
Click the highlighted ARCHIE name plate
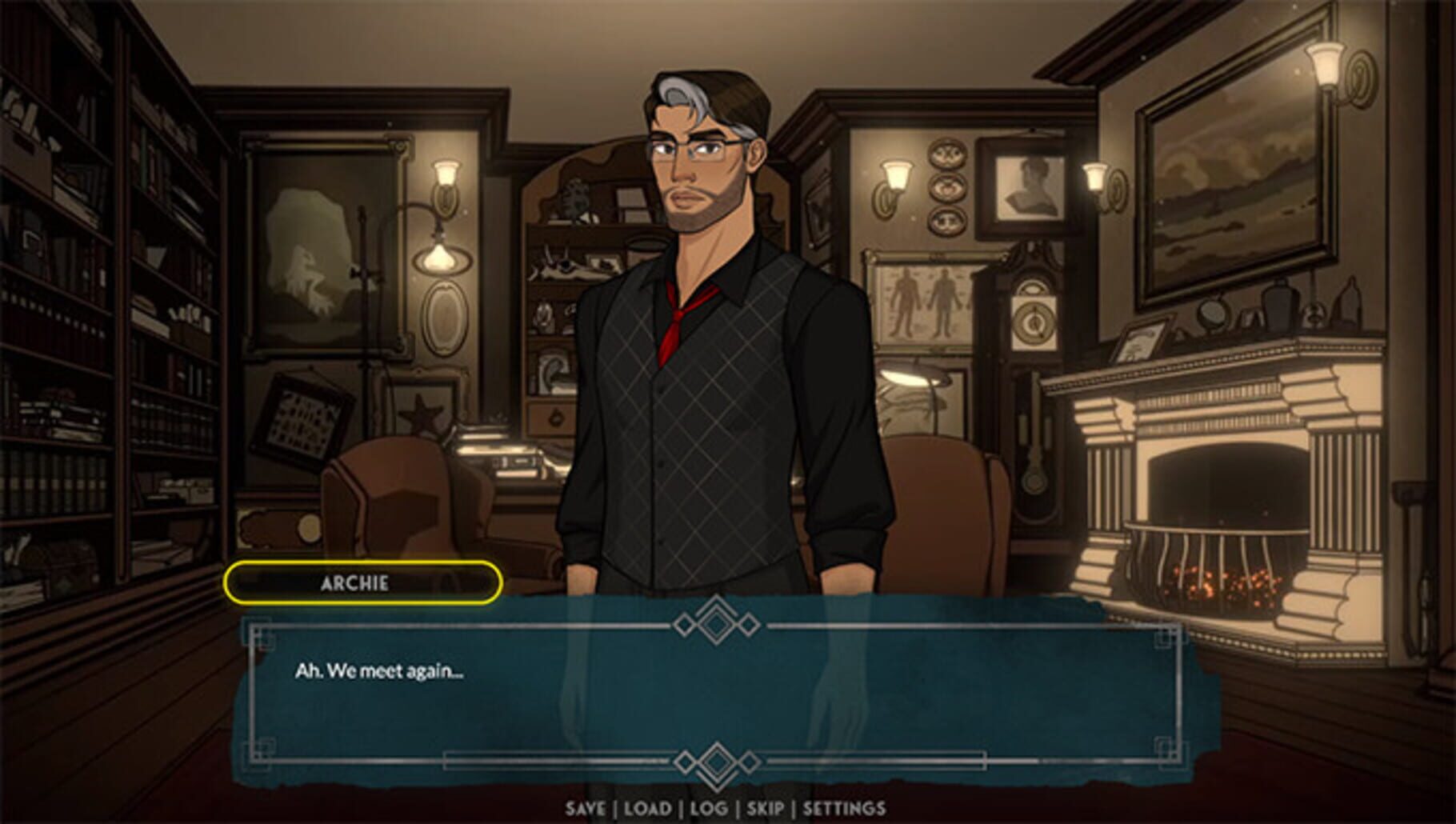tap(364, 583)
